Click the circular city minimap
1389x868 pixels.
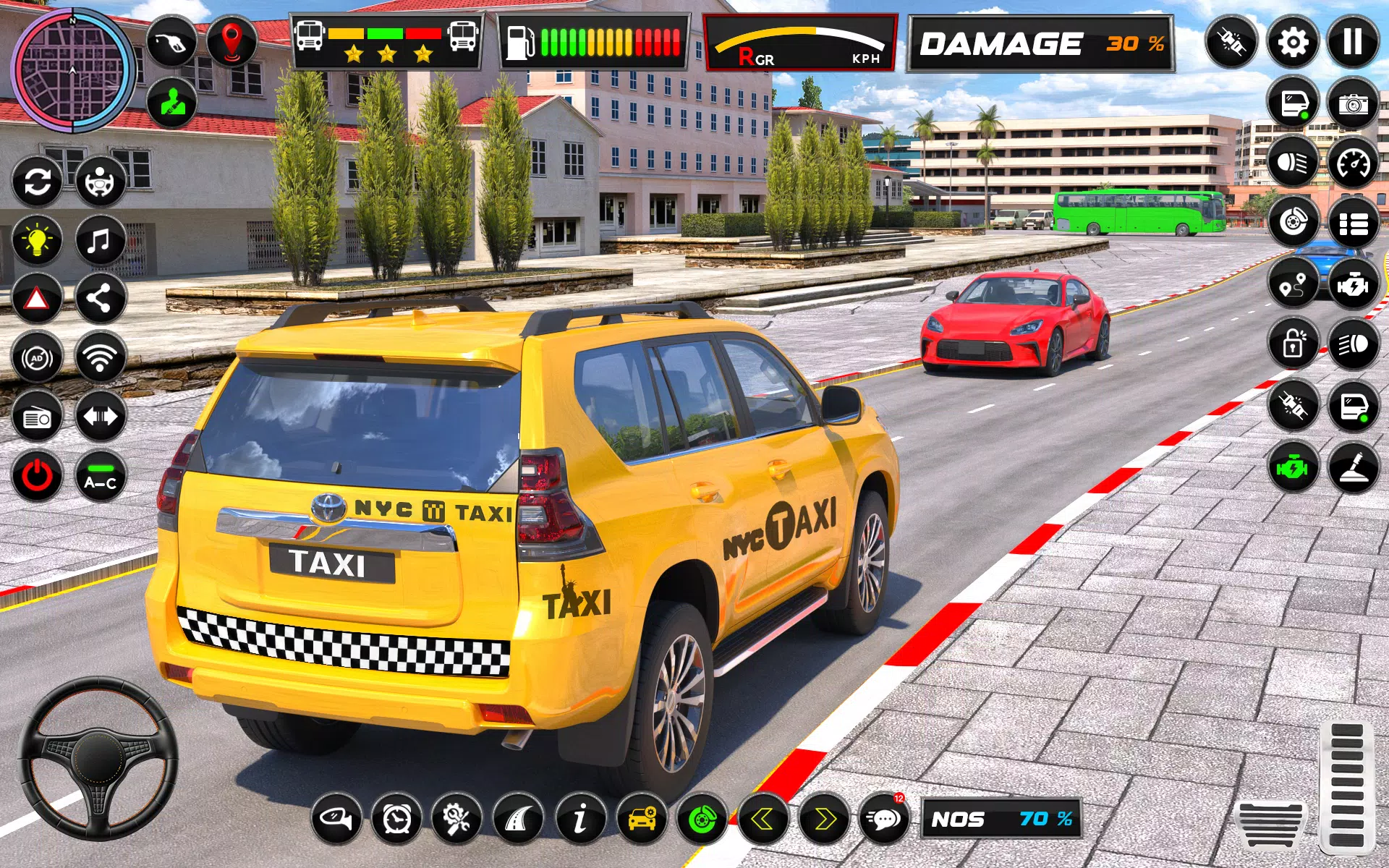72,71
